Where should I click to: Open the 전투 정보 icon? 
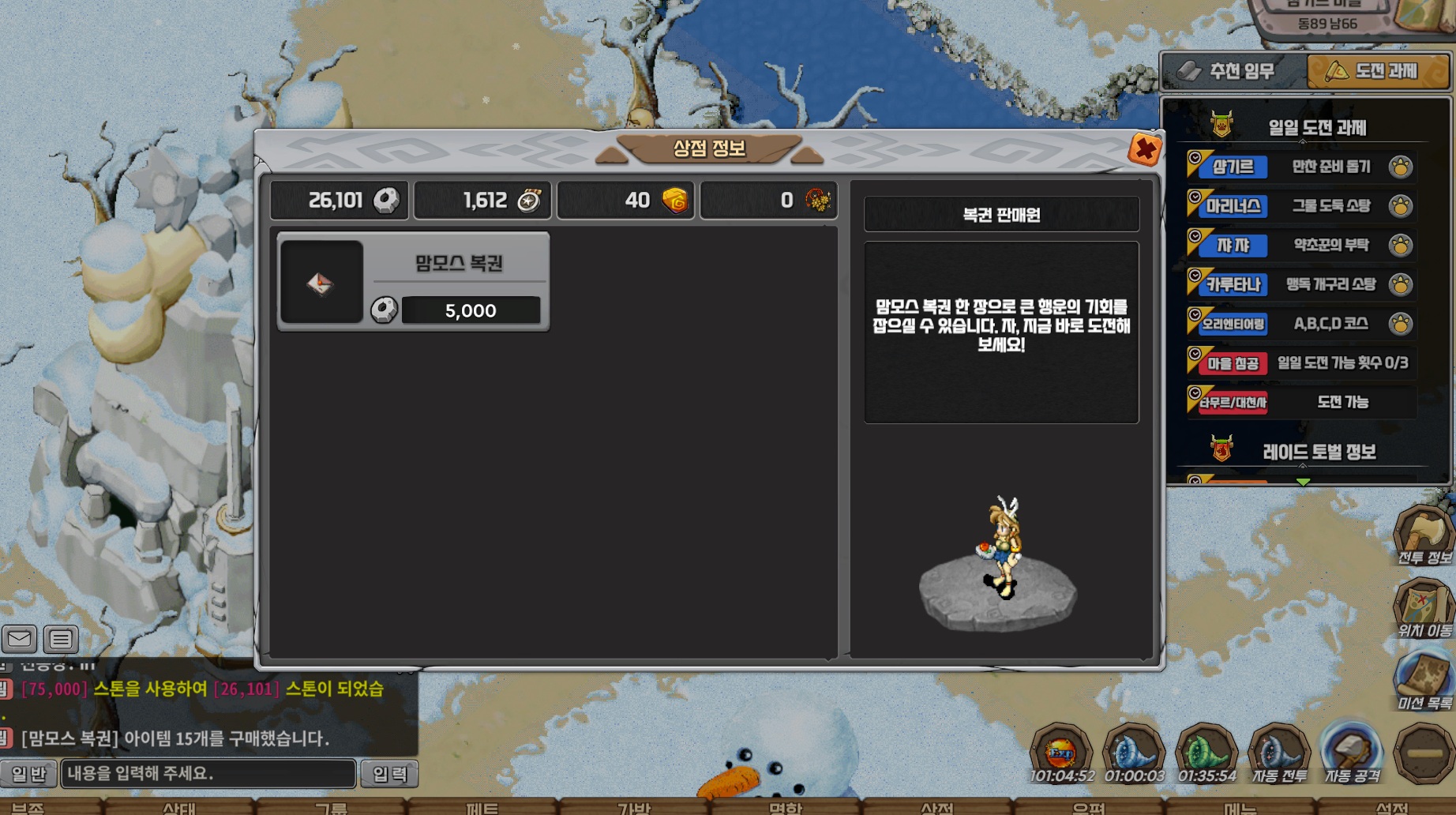click(x=1423, y=535)
